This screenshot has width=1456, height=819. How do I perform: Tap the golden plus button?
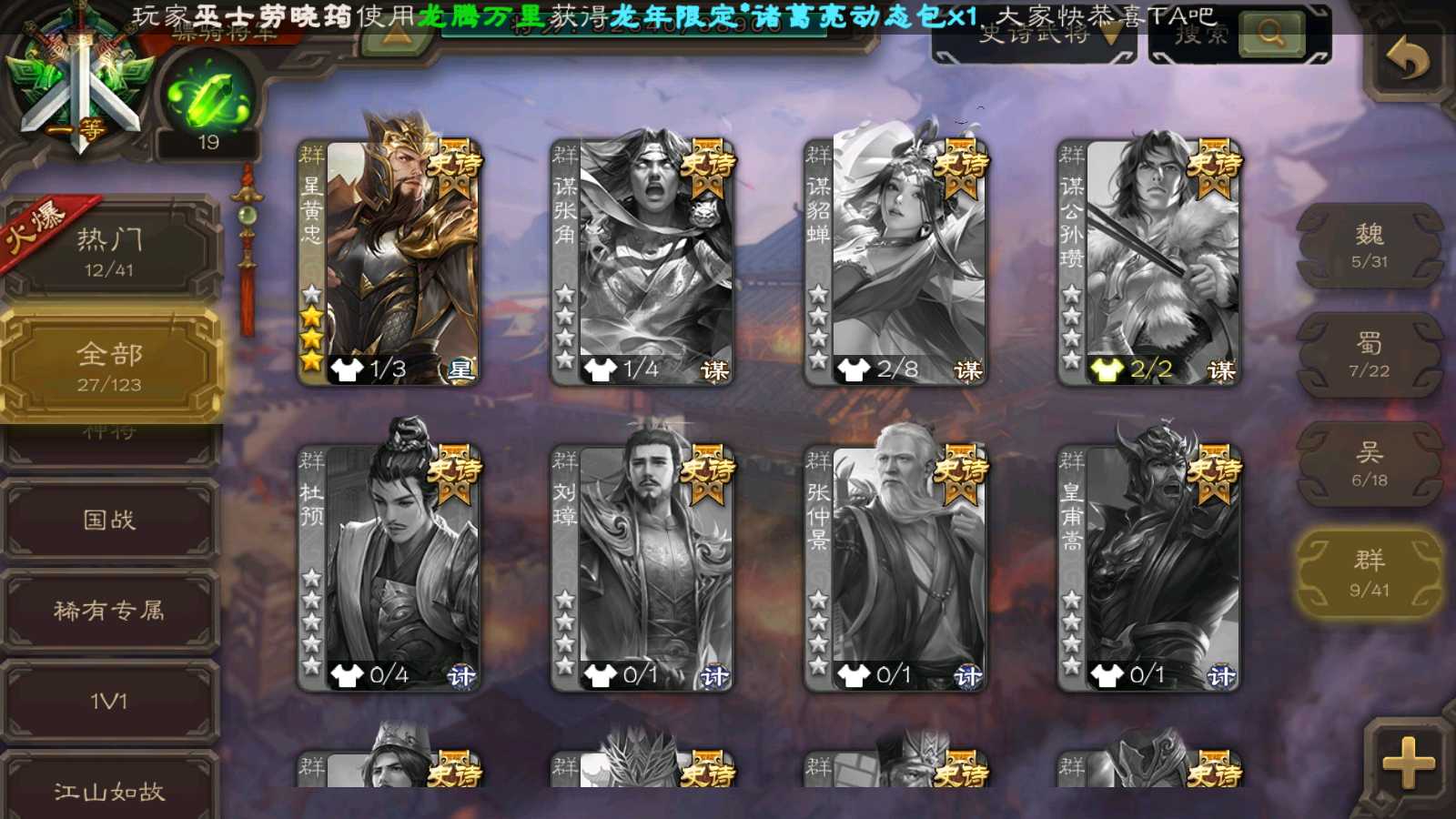1408,763
